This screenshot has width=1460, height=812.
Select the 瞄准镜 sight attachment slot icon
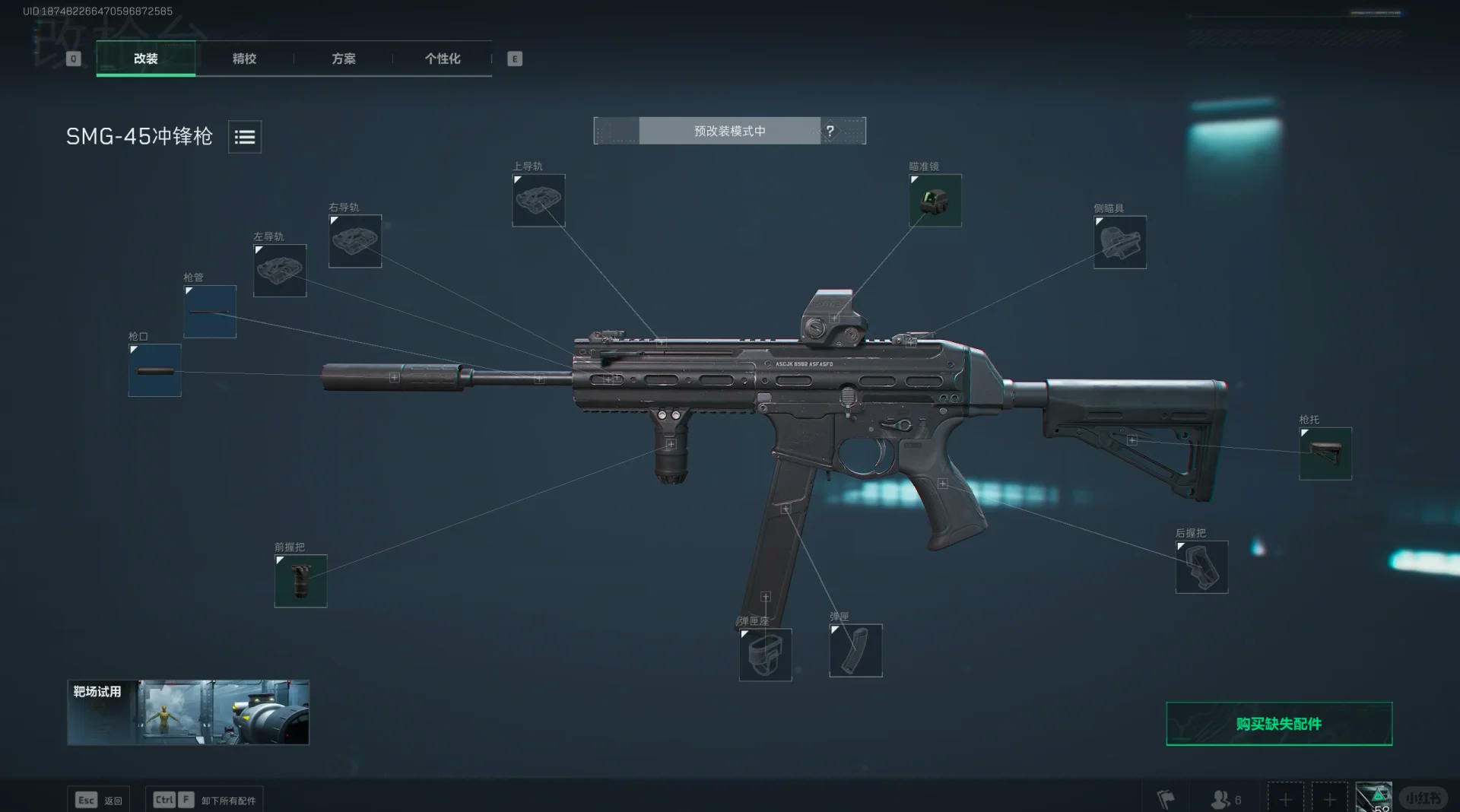coord(935,200)
